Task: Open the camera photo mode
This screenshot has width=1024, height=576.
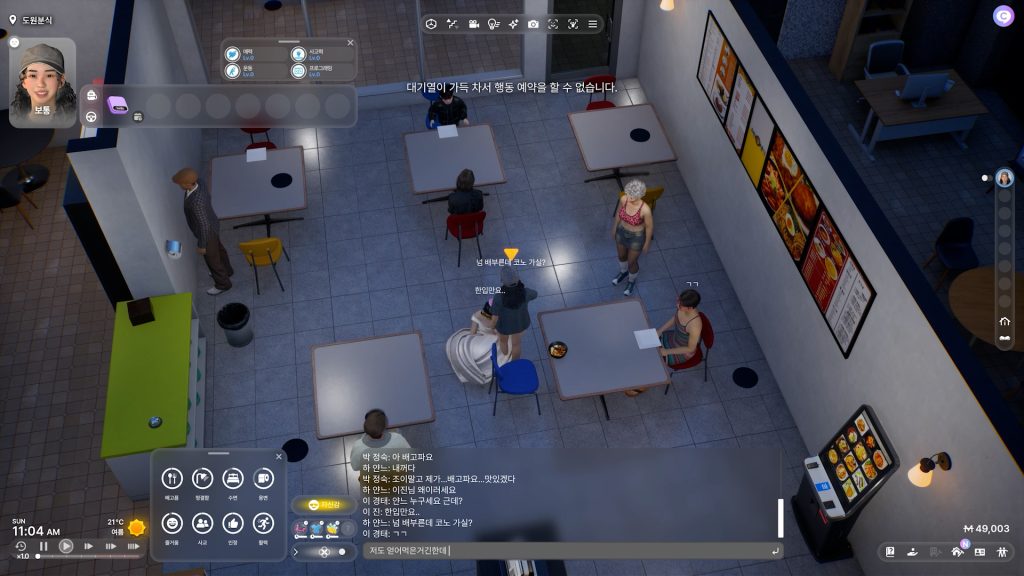Action: pyautogui.click(x=533, y=23)
